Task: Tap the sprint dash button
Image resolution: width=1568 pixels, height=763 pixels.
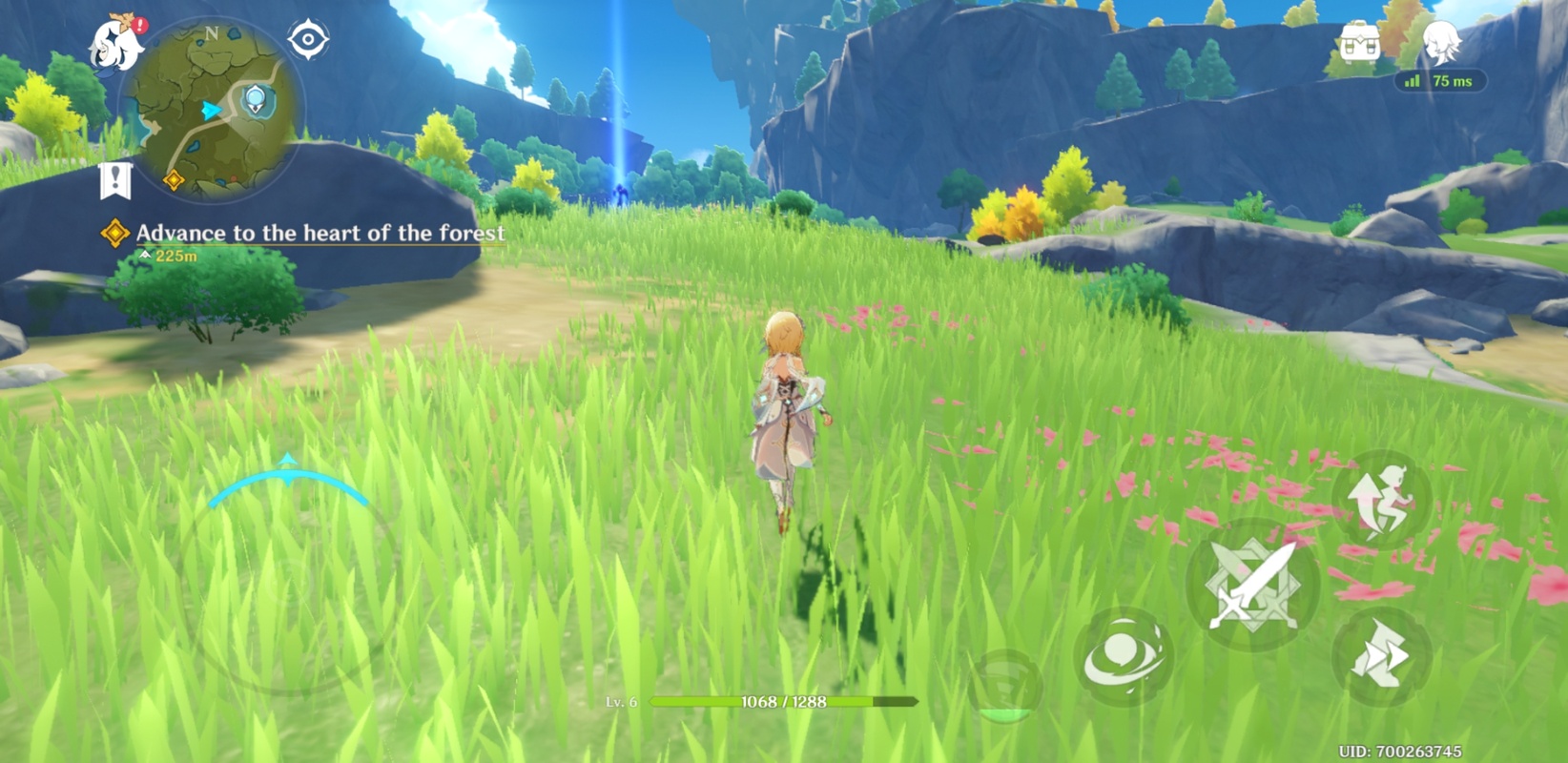Action: point(1382,656)
